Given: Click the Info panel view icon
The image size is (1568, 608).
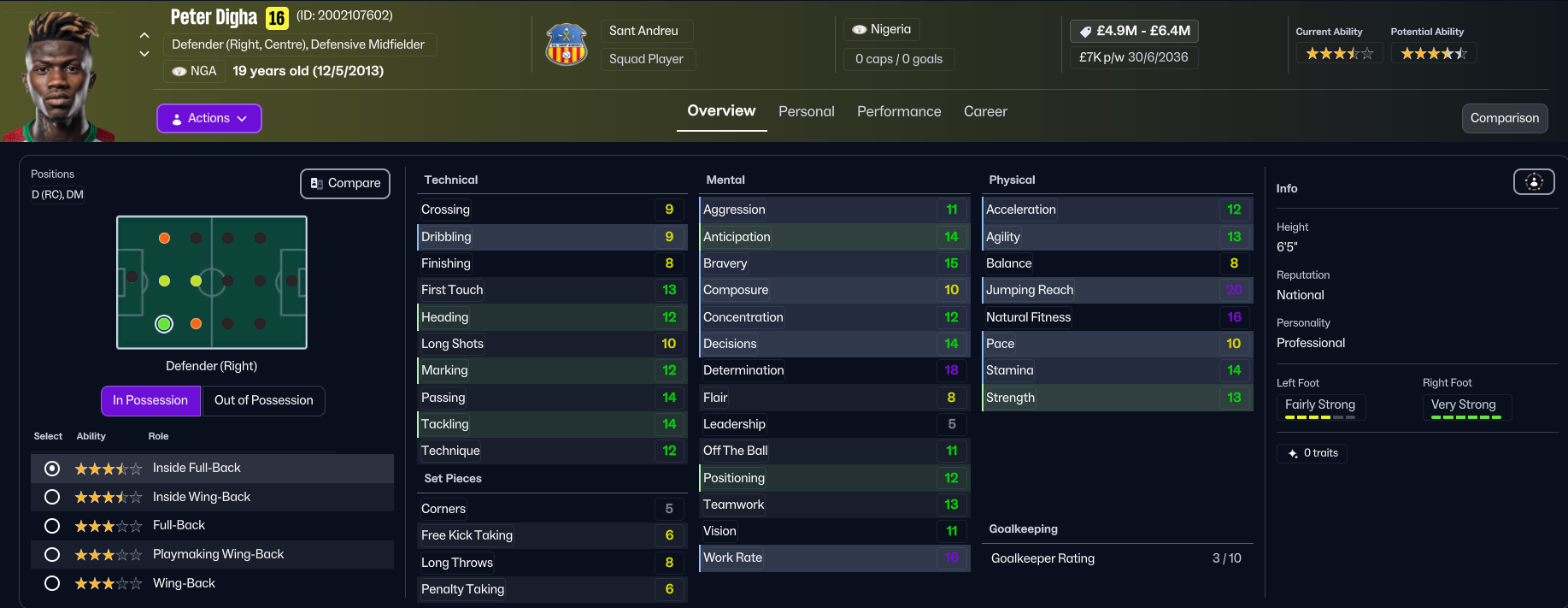Looking at the screenshot, I should tap(1534, 181).
